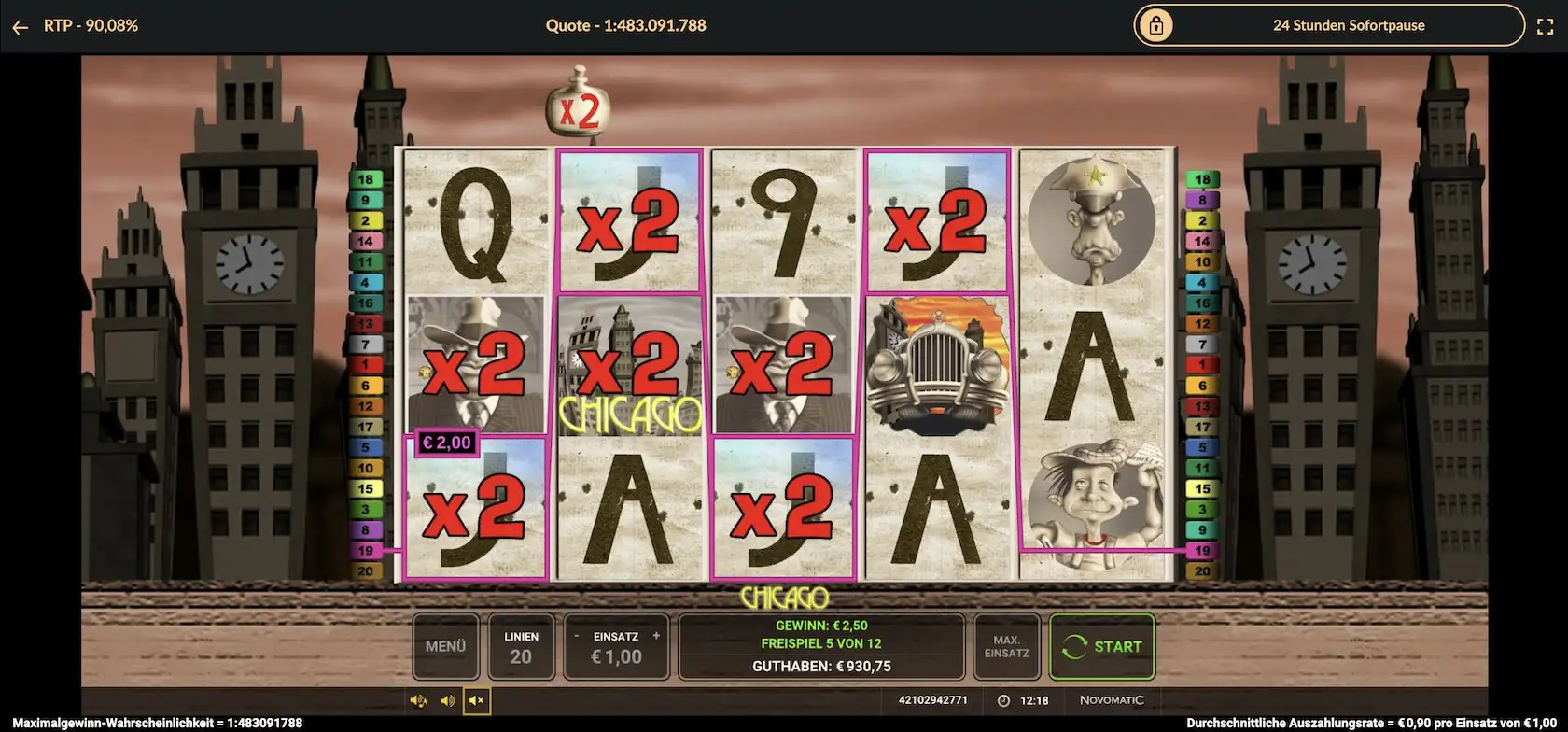Open the MENÜ button

tap(445, 646)
